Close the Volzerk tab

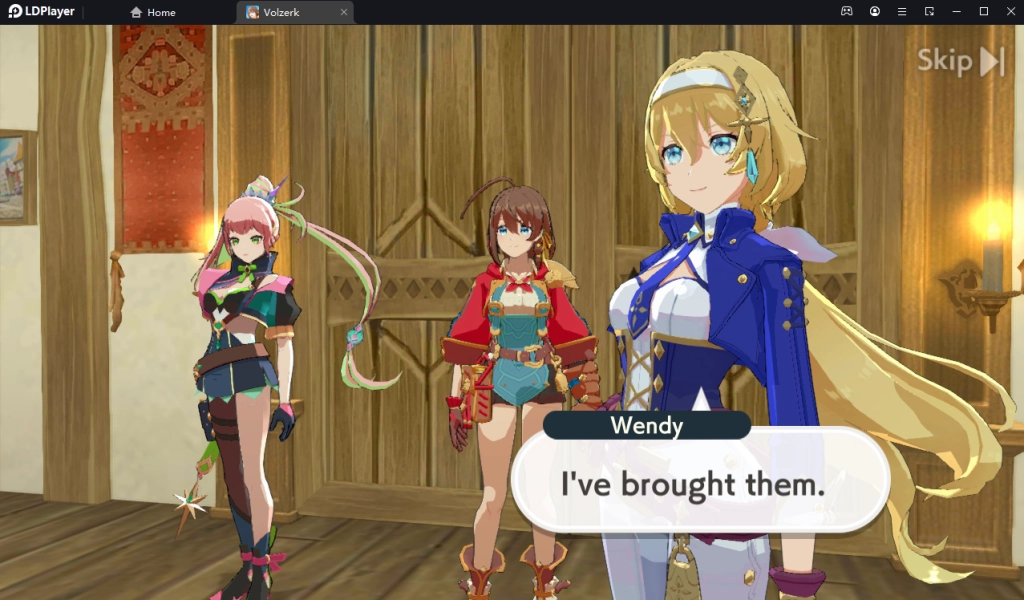(x=344, y=12)
